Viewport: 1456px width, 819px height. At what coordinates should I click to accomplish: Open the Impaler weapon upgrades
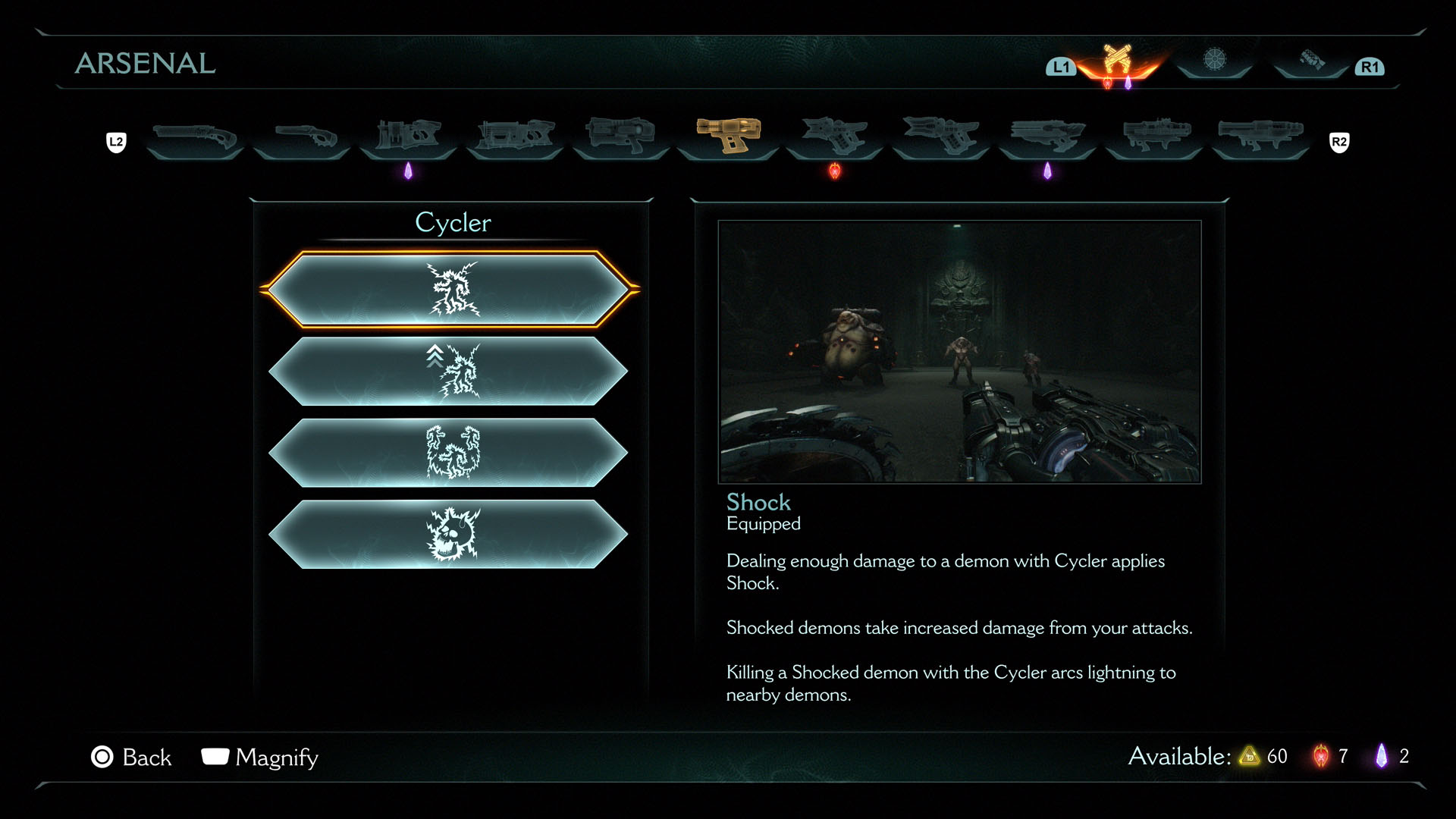(x=515, y=136)
